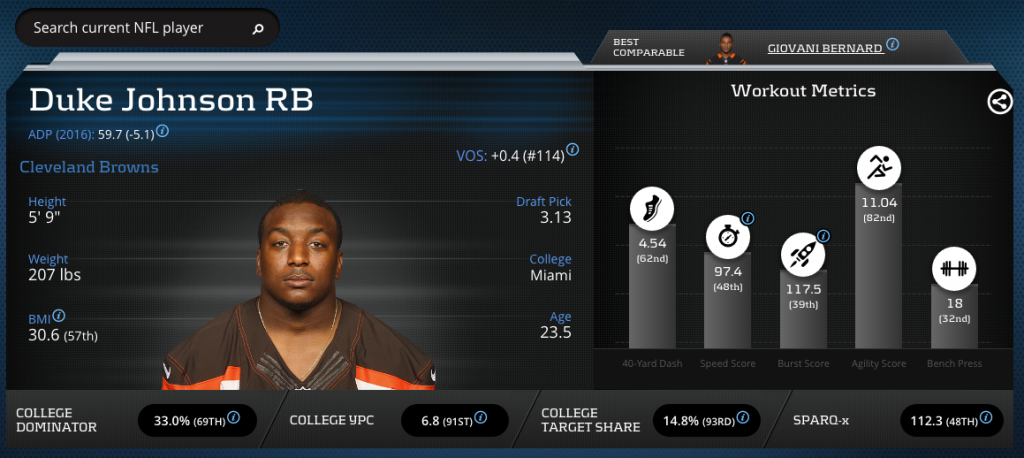This screenshot has height=458, width=1024.
Task: Open the Giovani Bernard comparable player link
Action: tap(824, 47)
